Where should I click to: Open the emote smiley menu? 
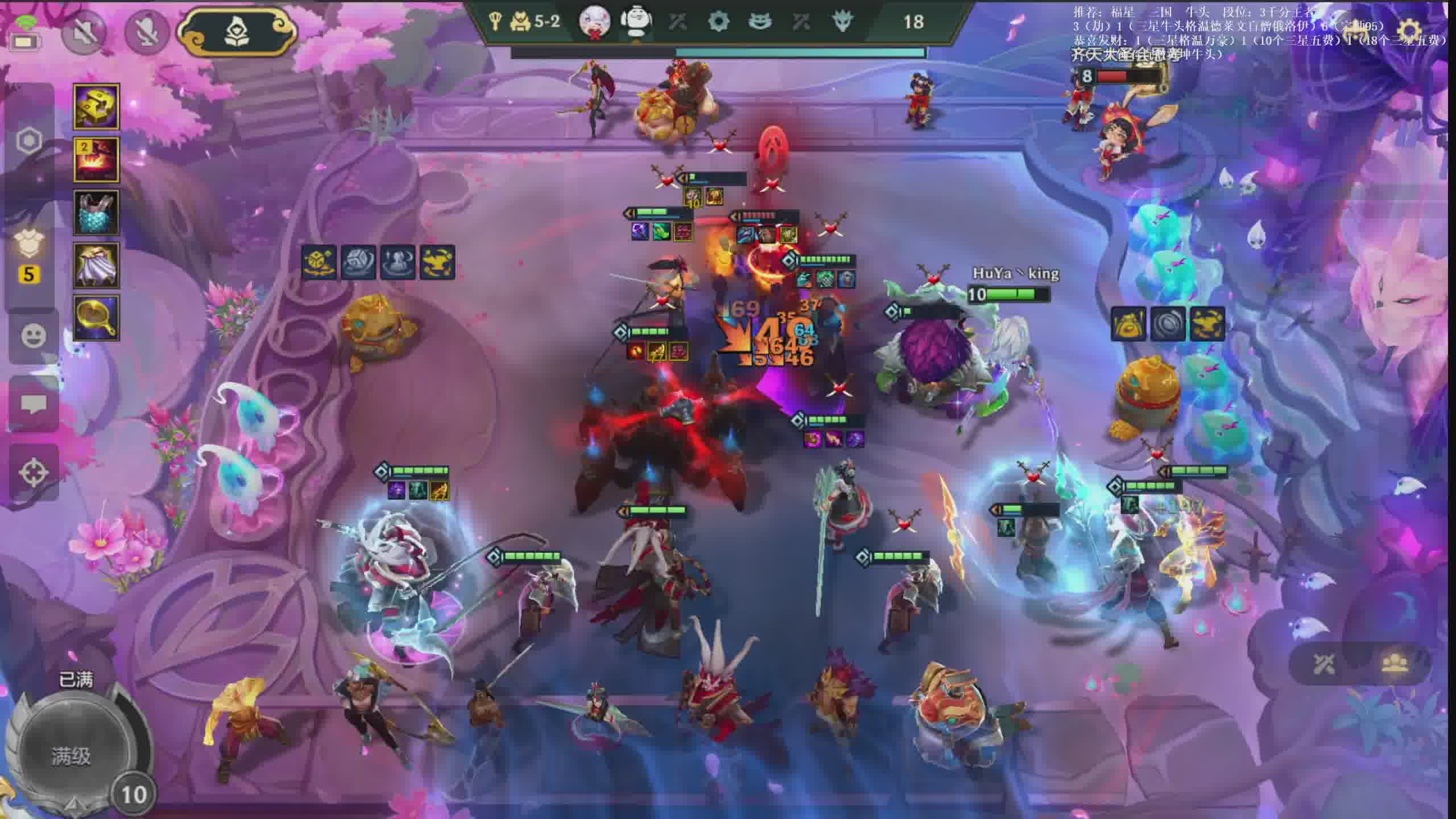tap(34, 336)
